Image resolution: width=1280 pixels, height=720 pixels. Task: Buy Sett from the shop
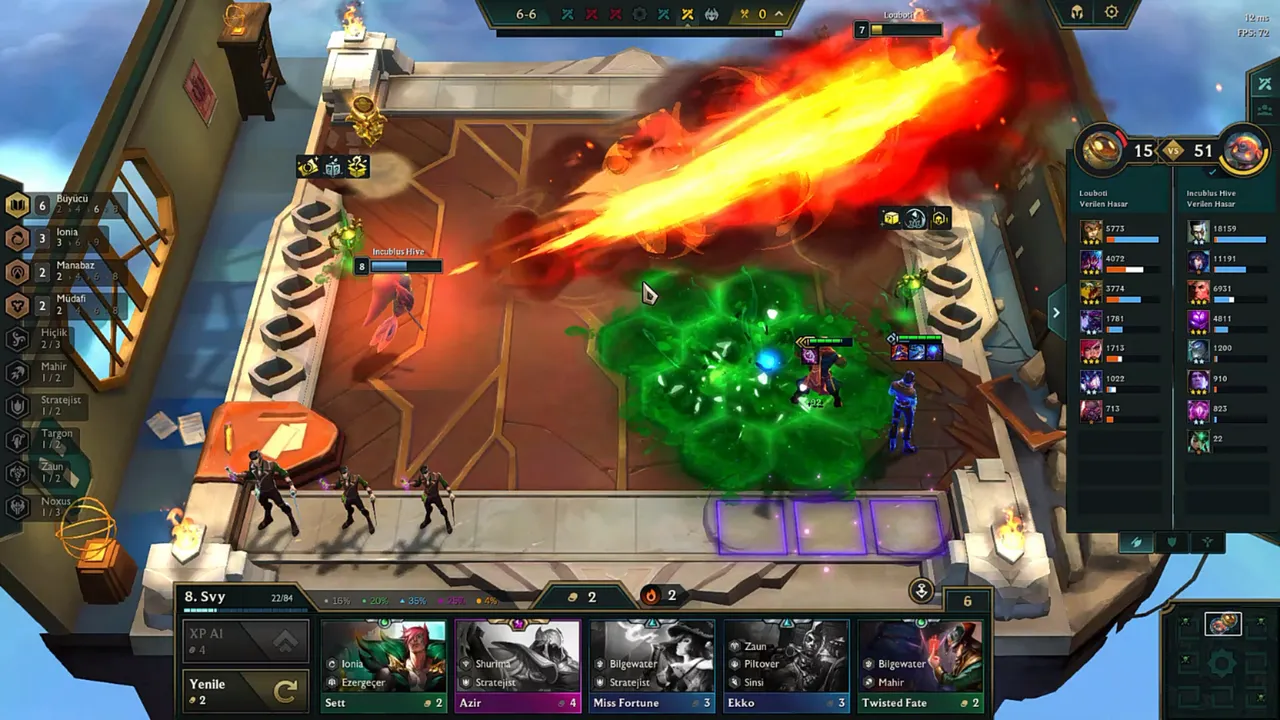[x=383, y=665]
